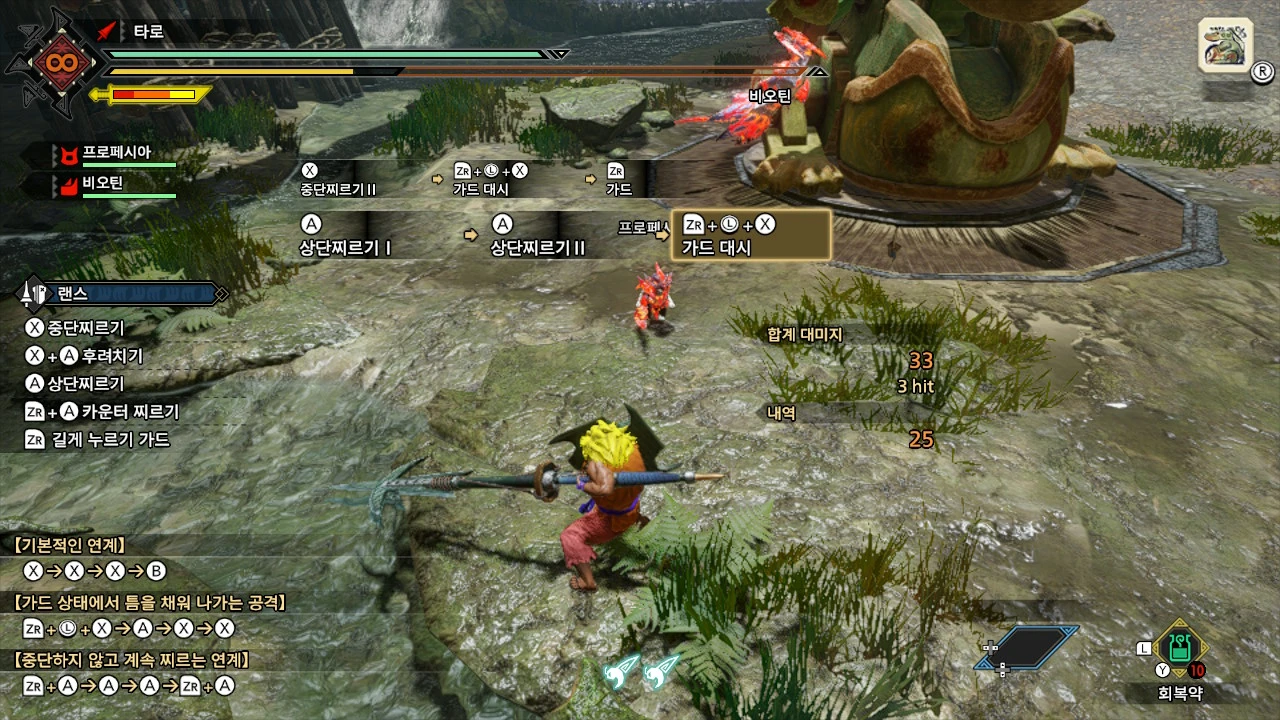The image size is (1280, 720).
Task: Select buddy 프로페시아 in the party list
Action: point(115,153)
